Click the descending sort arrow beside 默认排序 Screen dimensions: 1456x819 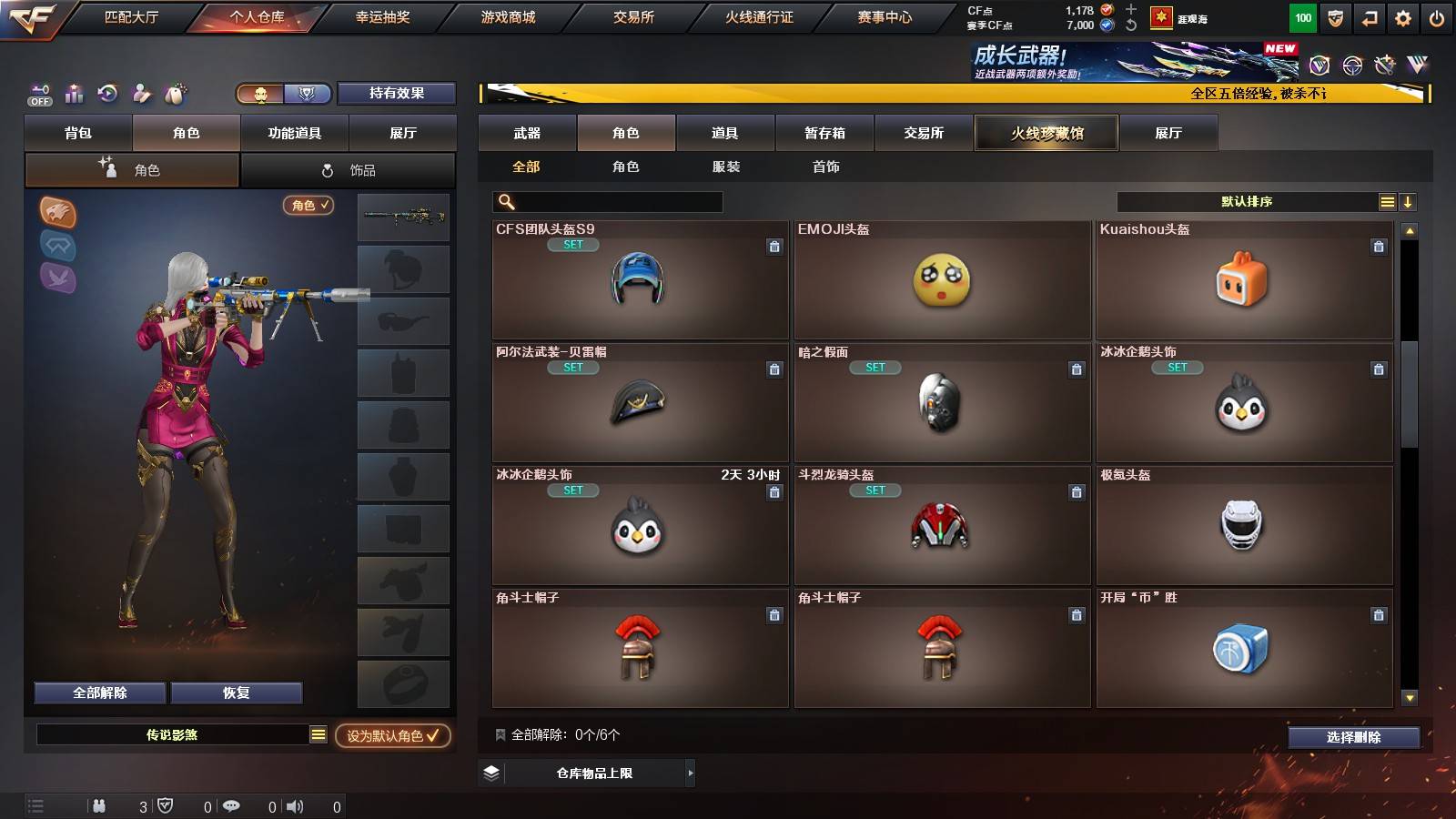pyautogui.click(x=1407, y=202)
